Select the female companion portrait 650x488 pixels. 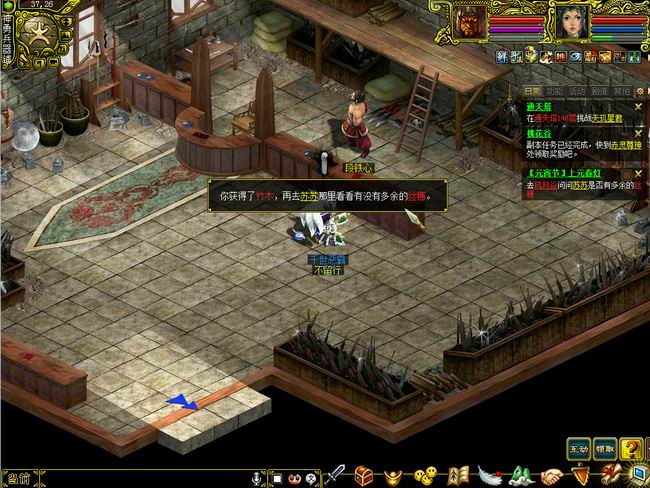click(x=570, y=22)
